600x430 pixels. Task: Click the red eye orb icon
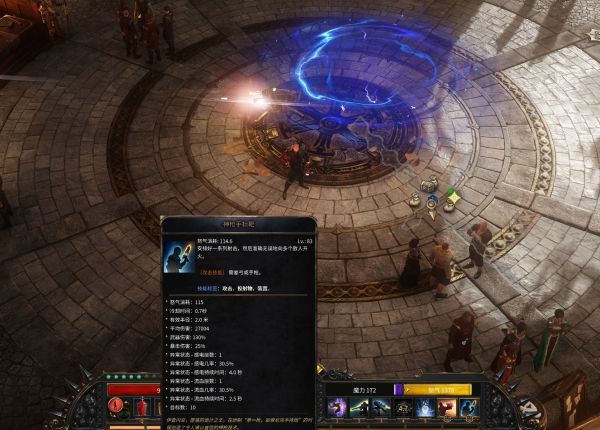[117, 405]
